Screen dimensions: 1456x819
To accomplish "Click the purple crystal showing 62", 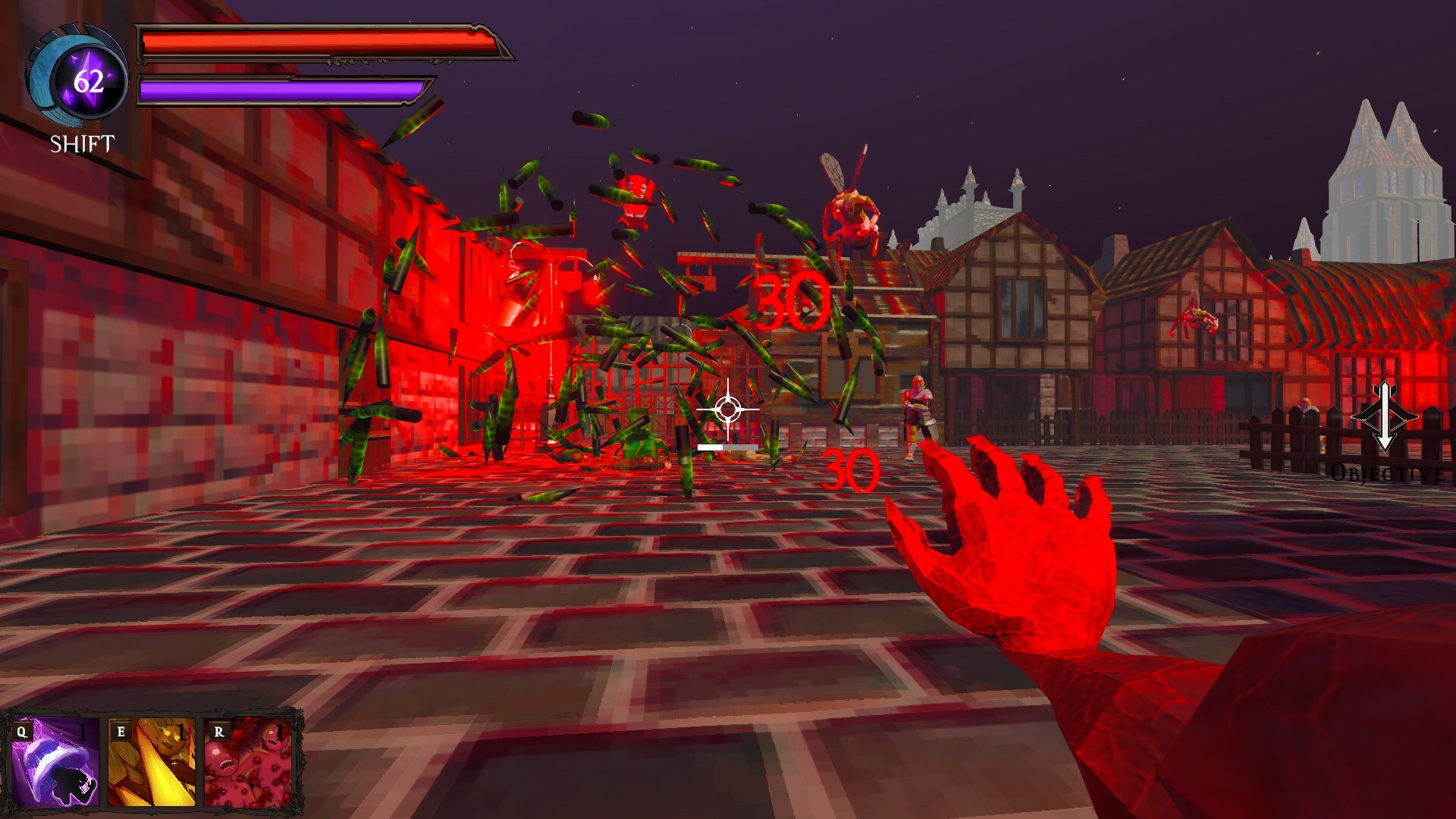I will [89, 80].
